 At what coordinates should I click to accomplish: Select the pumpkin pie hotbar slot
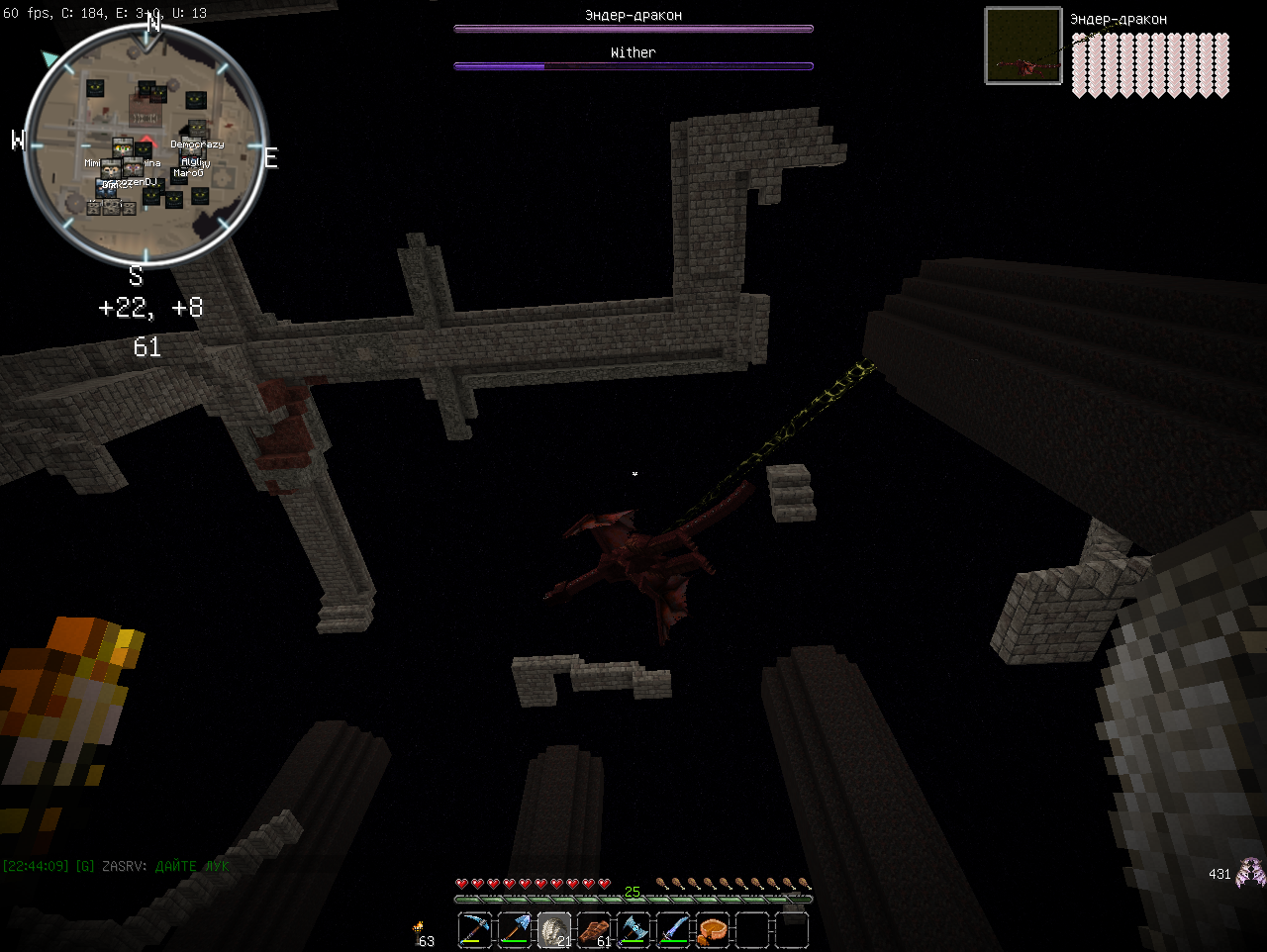tap(713, 930)
